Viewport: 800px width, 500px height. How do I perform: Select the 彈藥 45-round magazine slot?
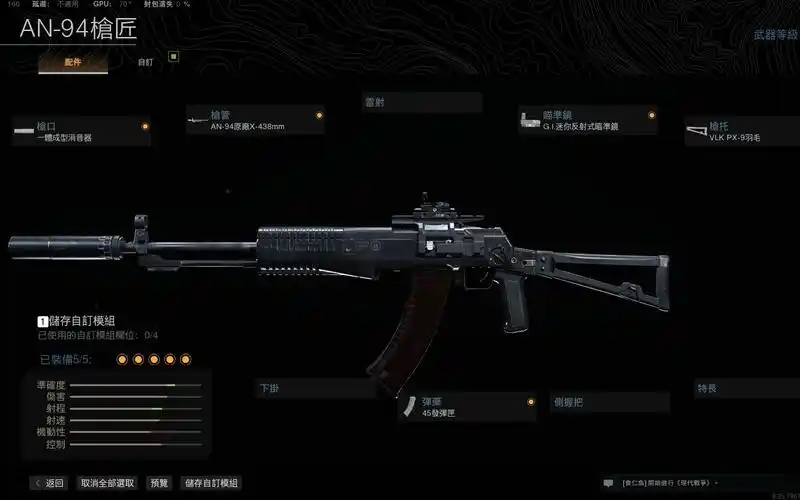(466, 407)
